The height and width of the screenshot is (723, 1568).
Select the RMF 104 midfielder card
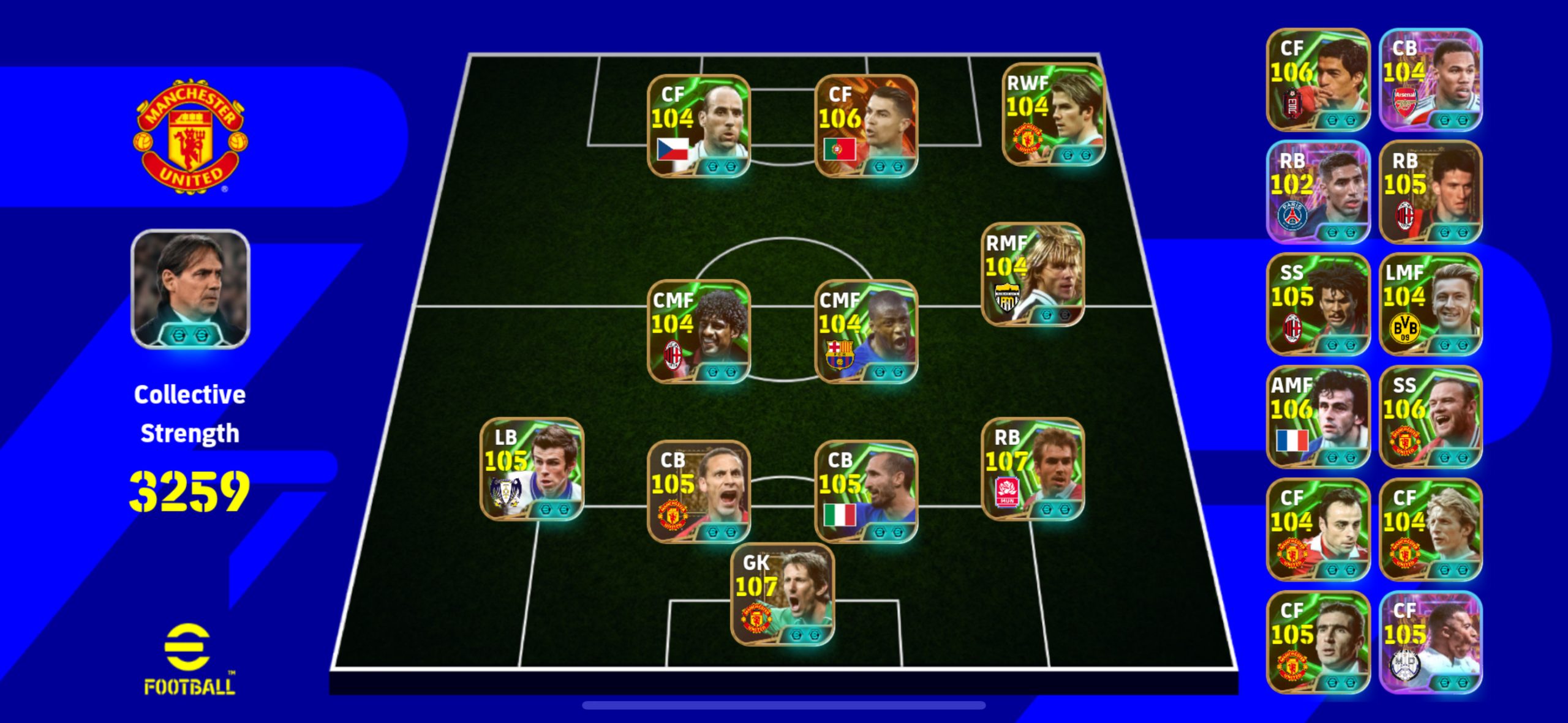(x=1033, y=274)
